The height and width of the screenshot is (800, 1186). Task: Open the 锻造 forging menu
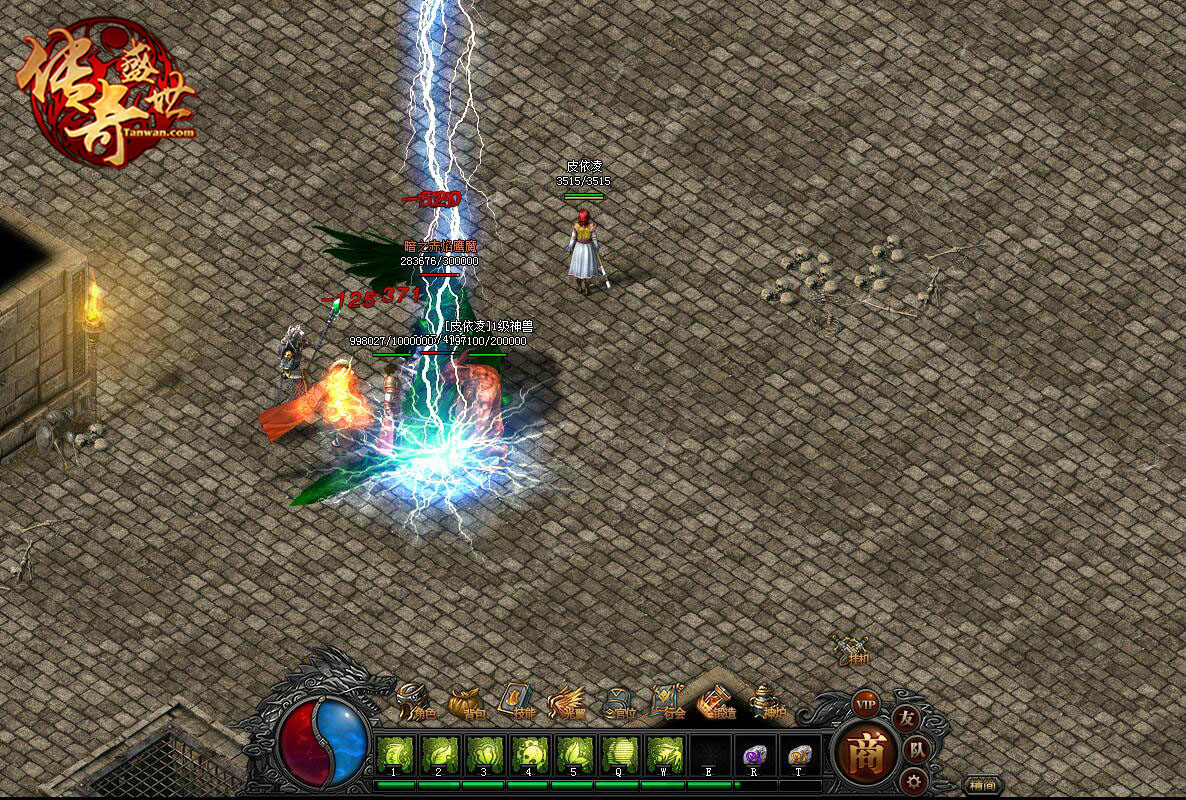718,702
